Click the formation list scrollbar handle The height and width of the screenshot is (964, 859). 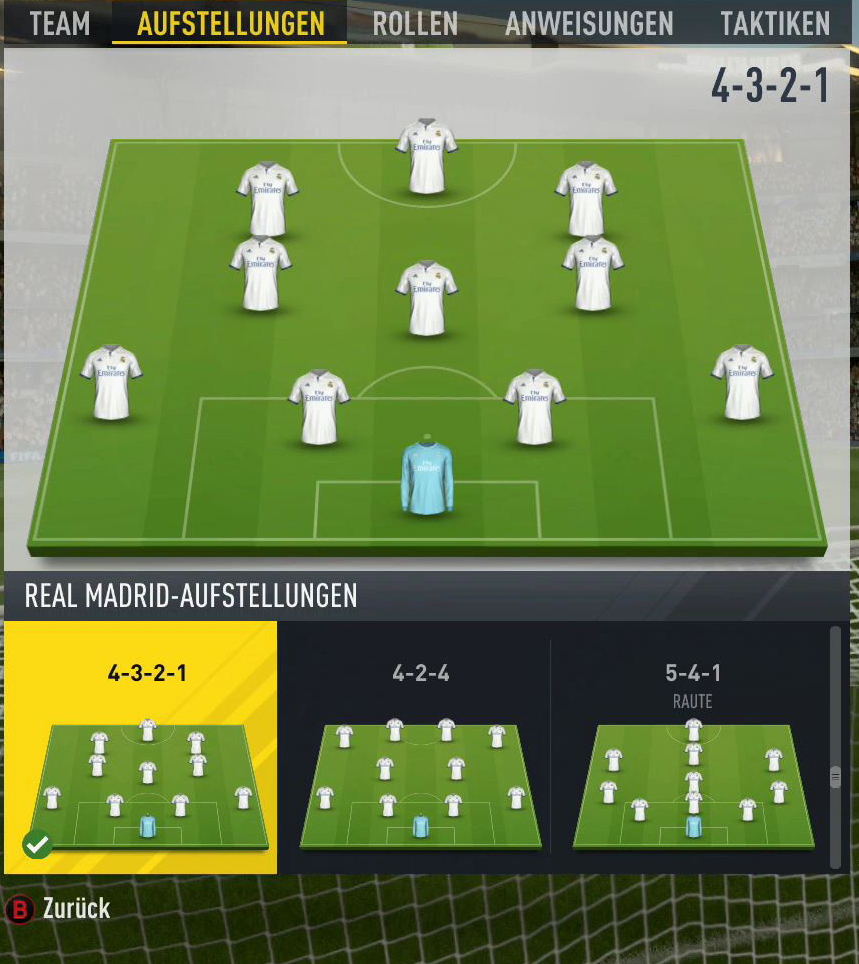836,777
